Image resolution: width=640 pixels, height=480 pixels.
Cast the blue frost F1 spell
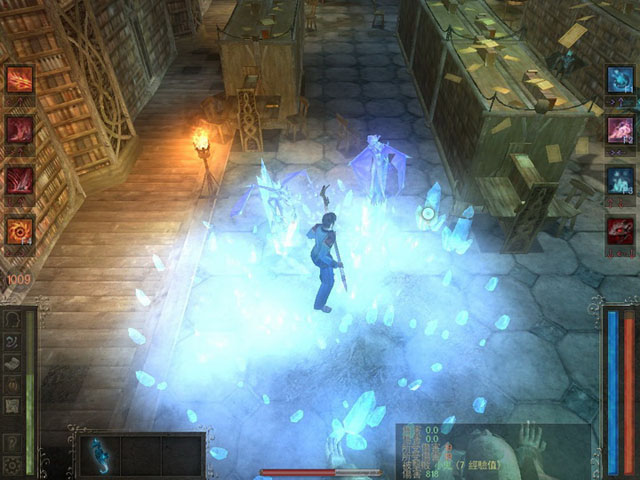click(620, 80)
